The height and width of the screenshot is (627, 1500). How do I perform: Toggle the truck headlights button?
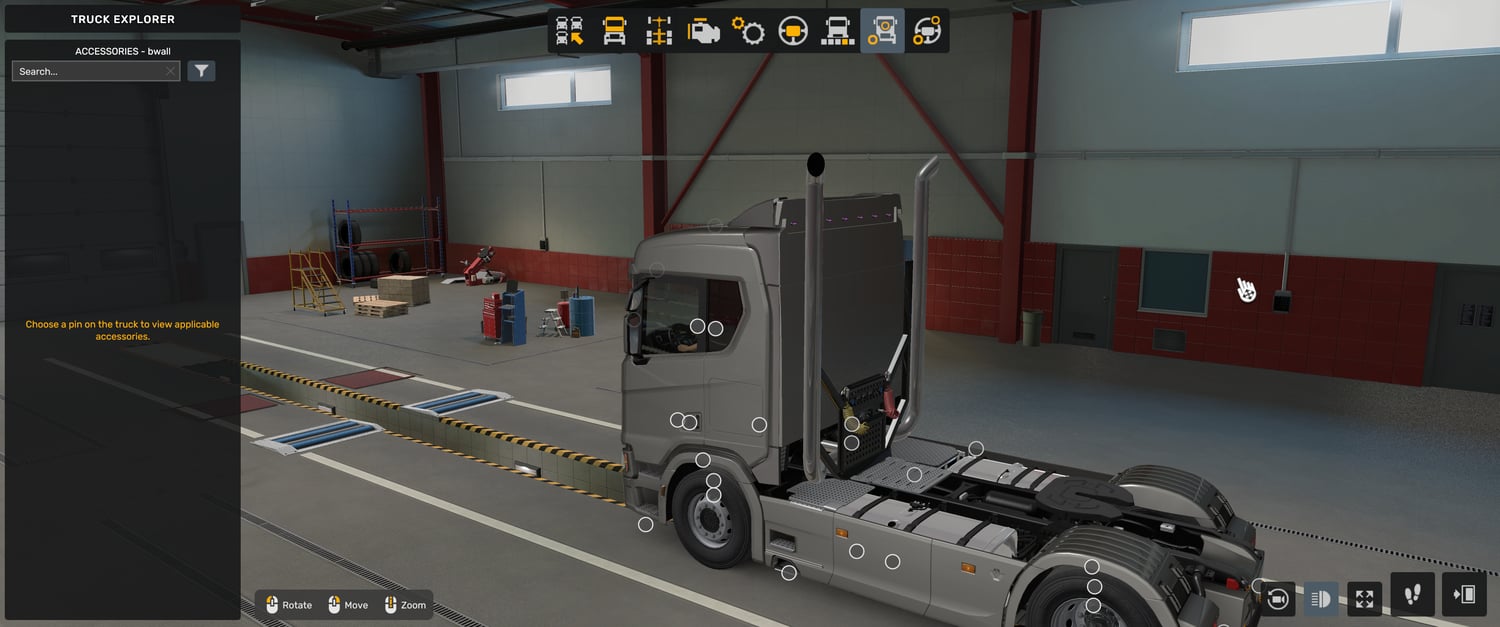coord(1321,599)
